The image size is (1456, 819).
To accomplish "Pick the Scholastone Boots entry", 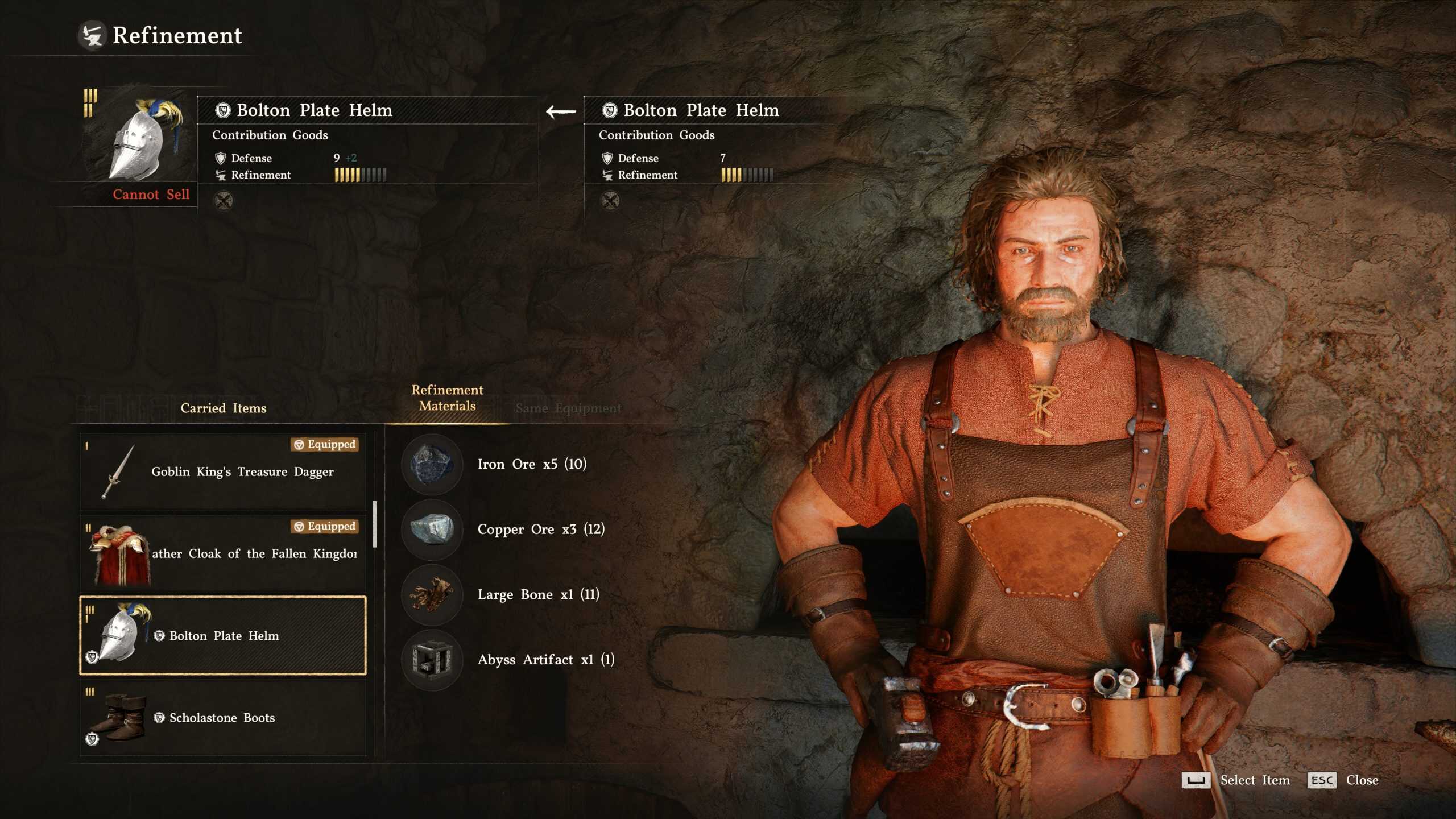I will 223,718.
